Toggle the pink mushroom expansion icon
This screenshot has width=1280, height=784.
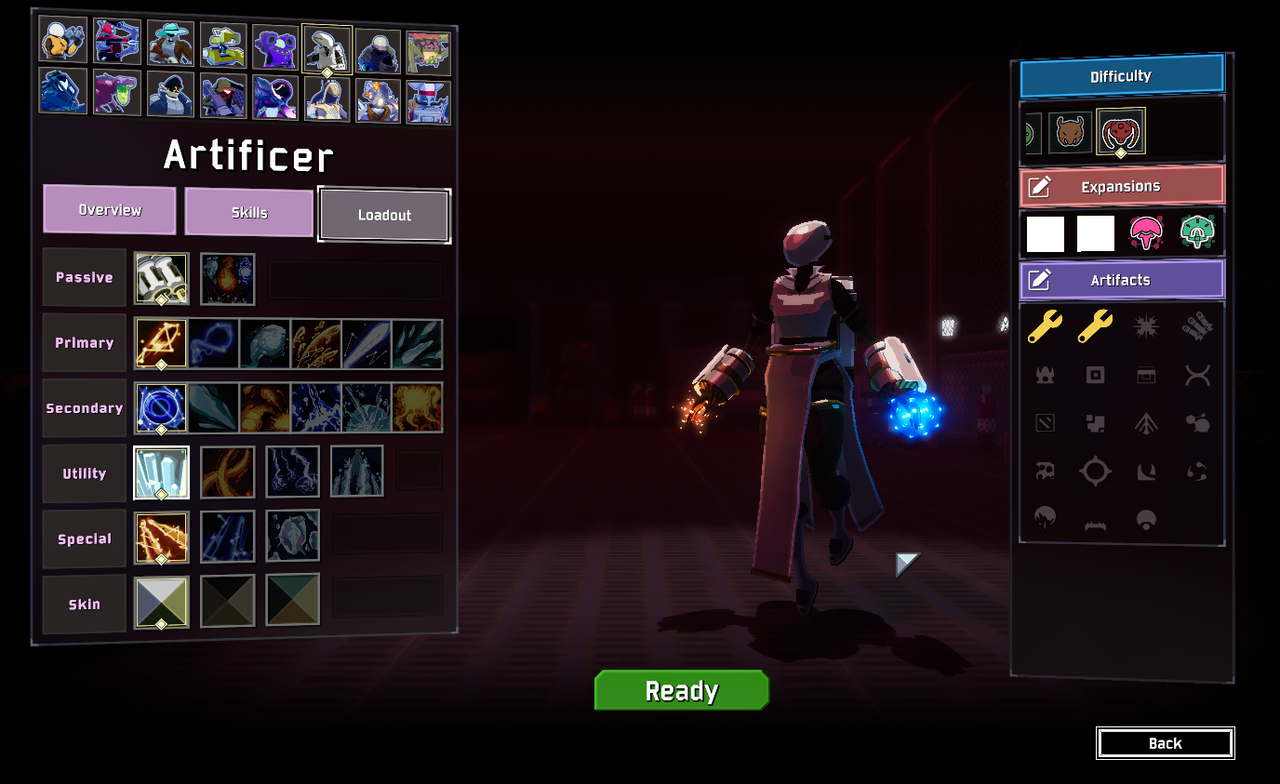[1146, 233]
